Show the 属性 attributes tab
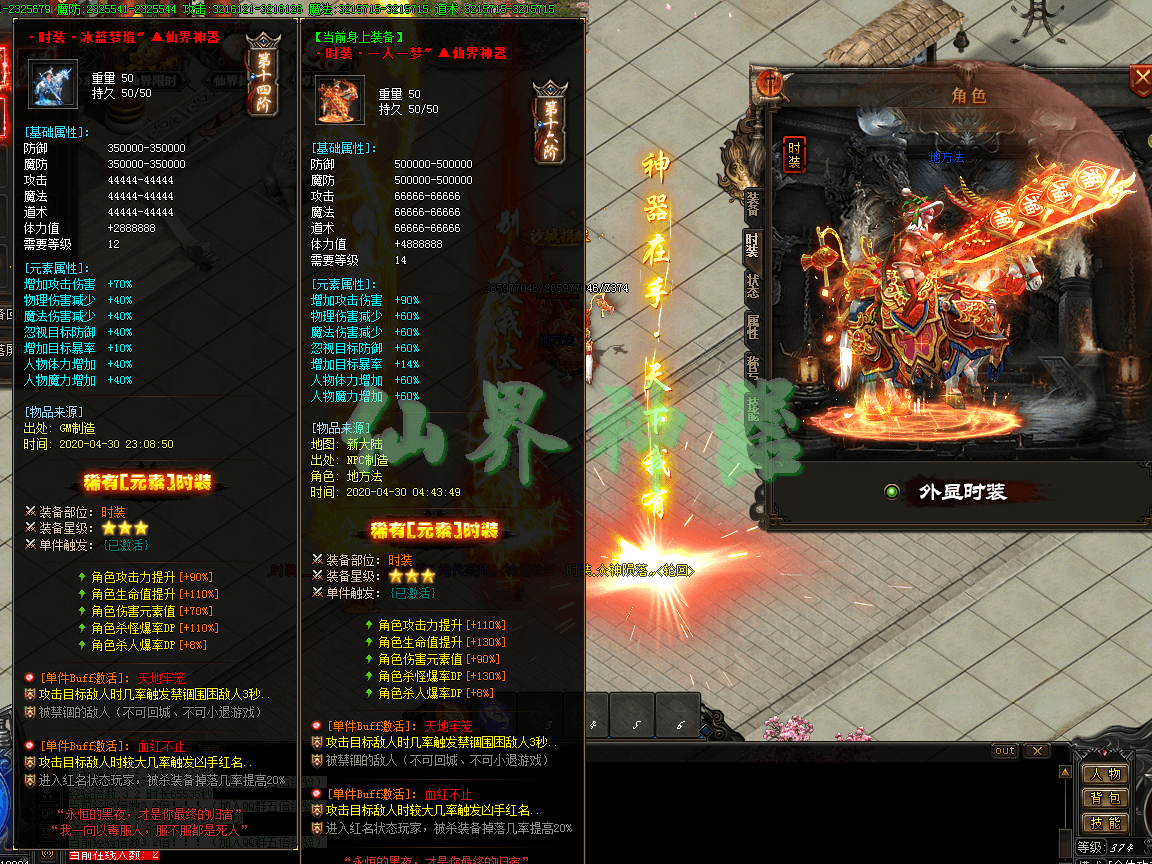This screenshot has width=1152, height=864. pyautogui.click(x=752, y=326)
